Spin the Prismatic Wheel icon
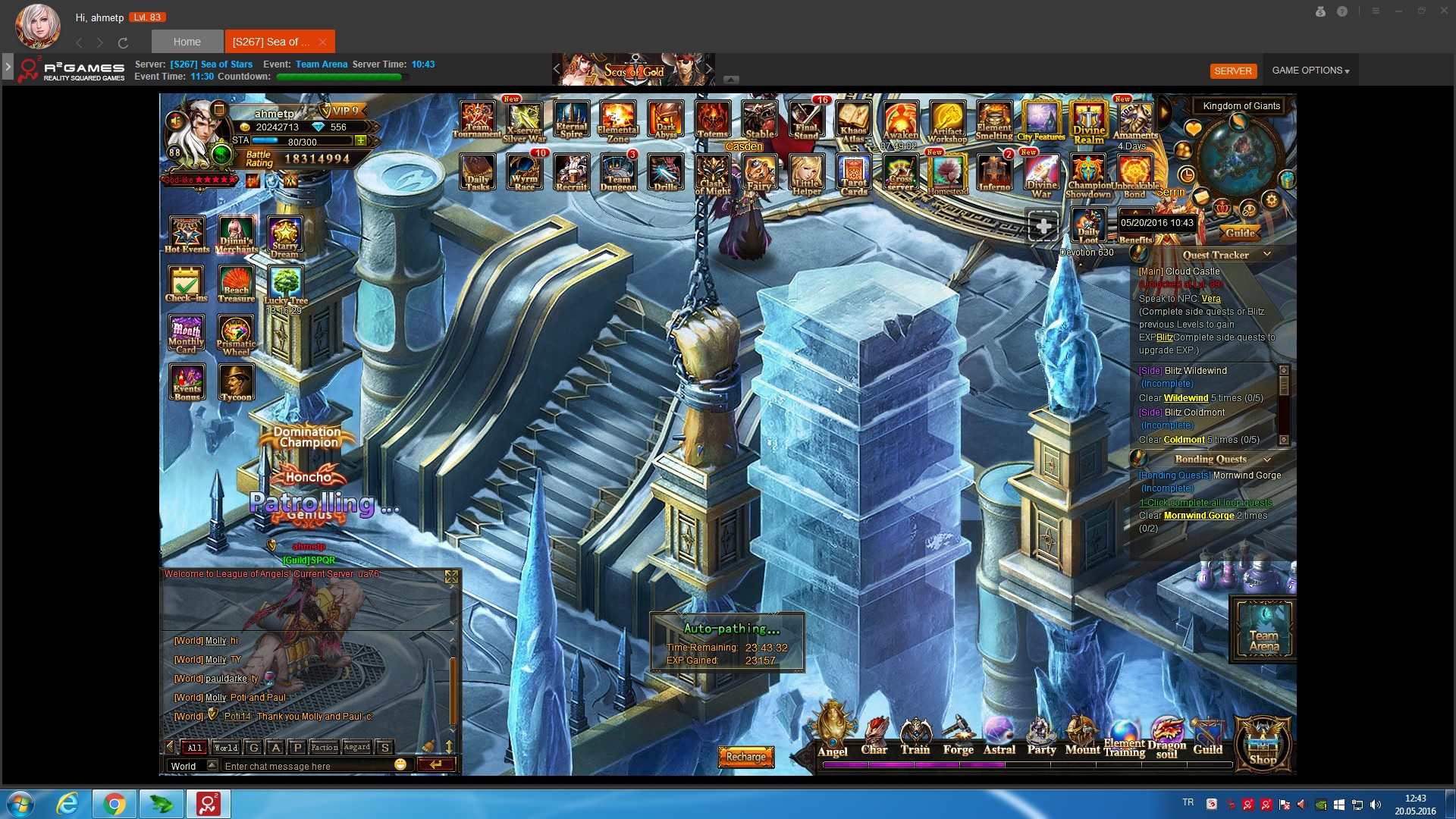1456x819 pixels. (236, 334)
